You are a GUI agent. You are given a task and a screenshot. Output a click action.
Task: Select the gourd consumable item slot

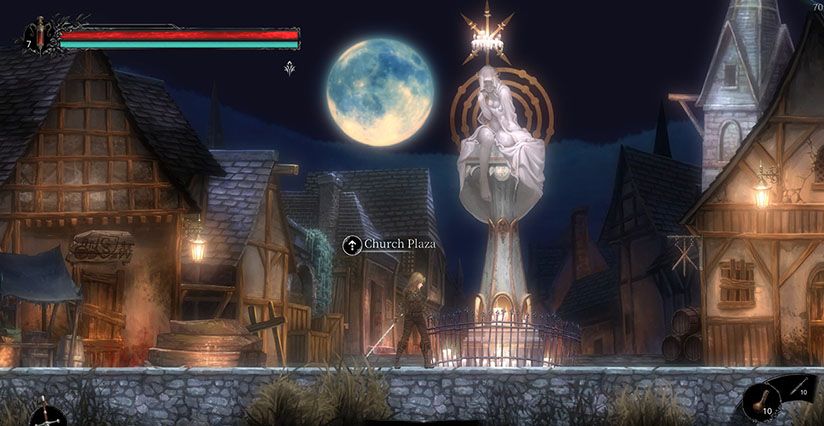coord(764,404)
